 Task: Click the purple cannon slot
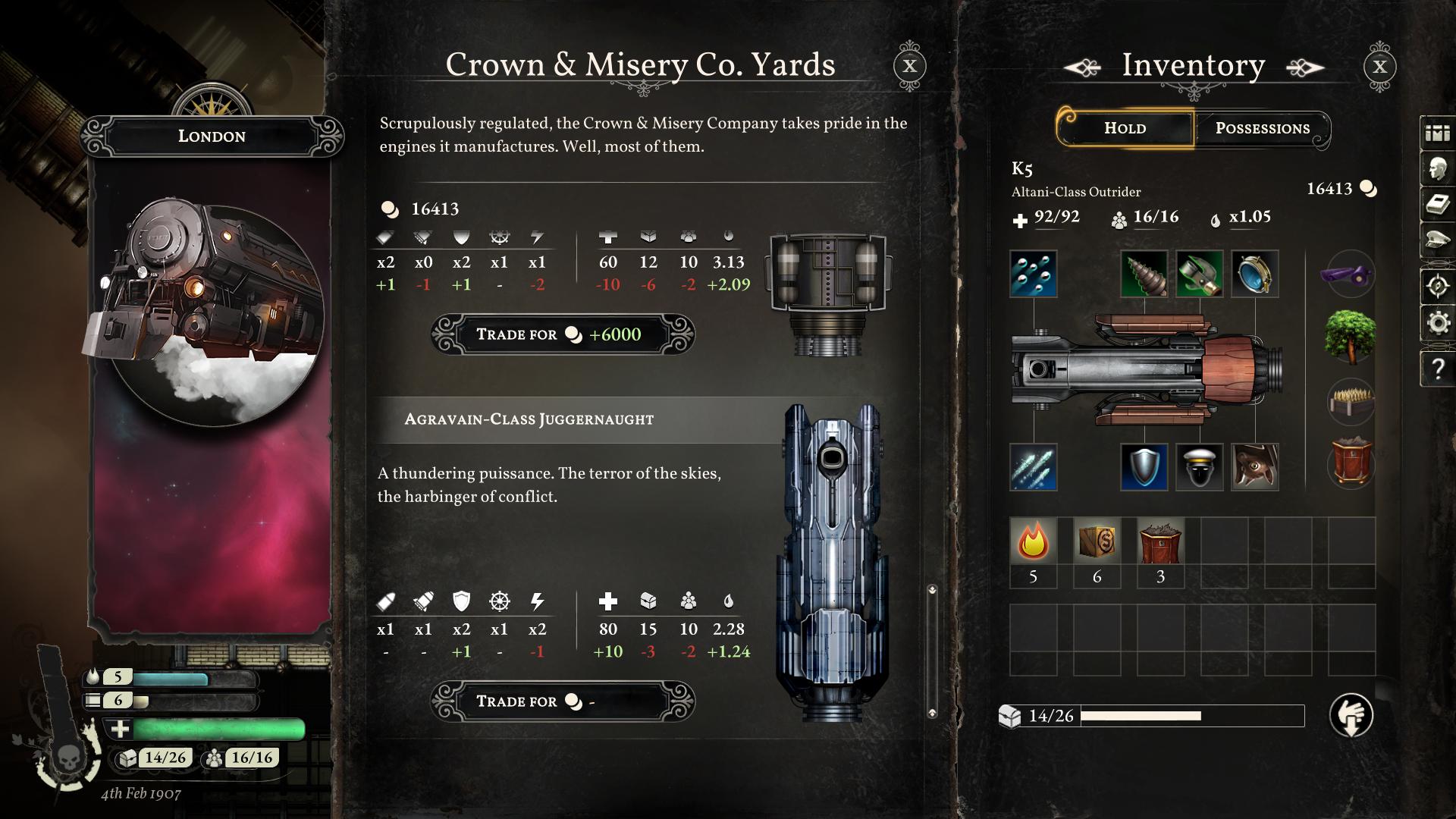tap(1351, 274)
